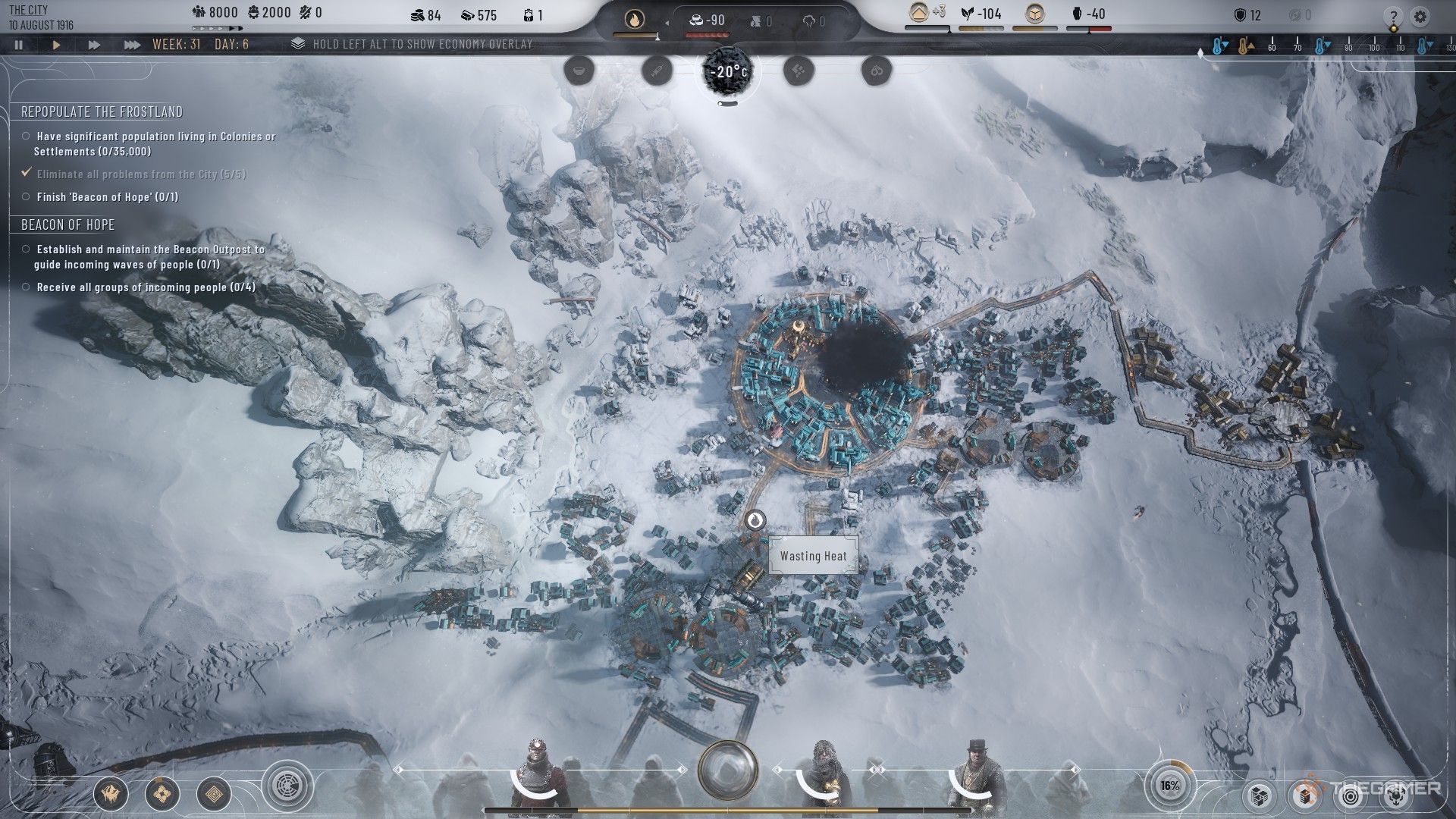
Task: Open the Frostland map button with cracked ice
Action: pyautogui.click(x=110, y=794)
